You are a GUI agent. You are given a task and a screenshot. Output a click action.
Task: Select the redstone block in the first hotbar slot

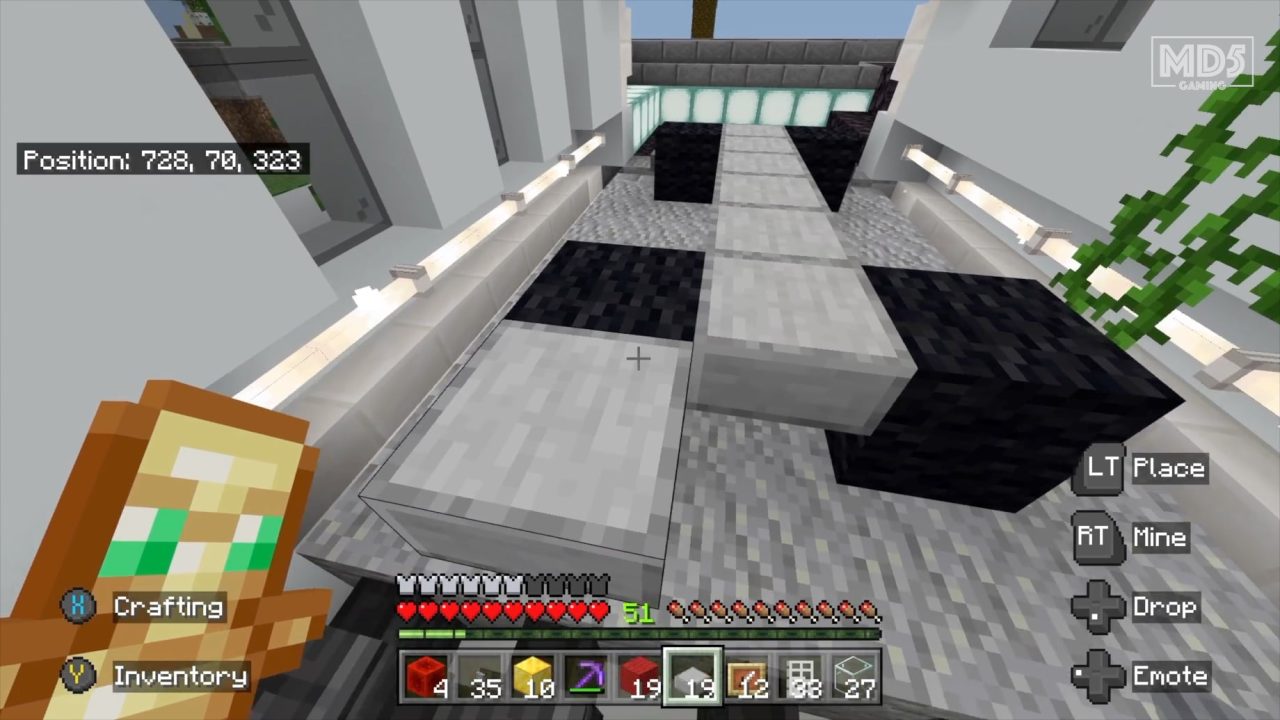pyautogui.click(x=423, y=677)
